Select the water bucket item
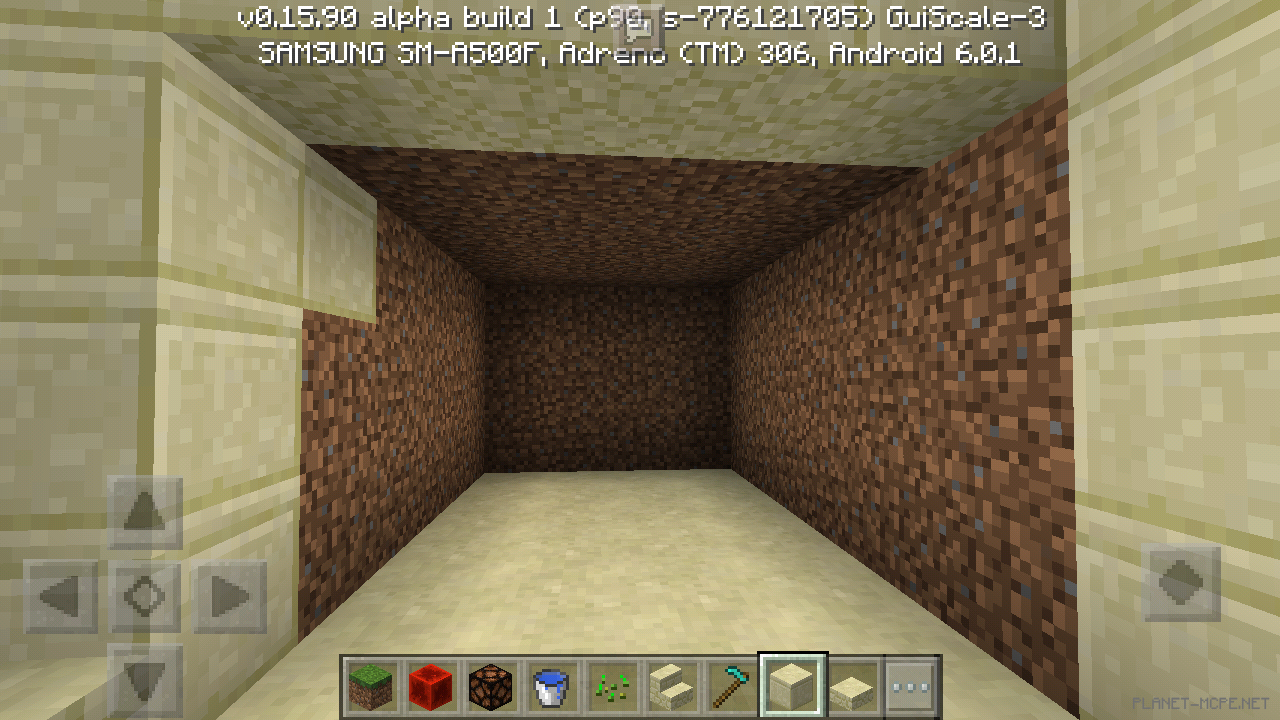 pyautogui.click(x=550, y=687)
